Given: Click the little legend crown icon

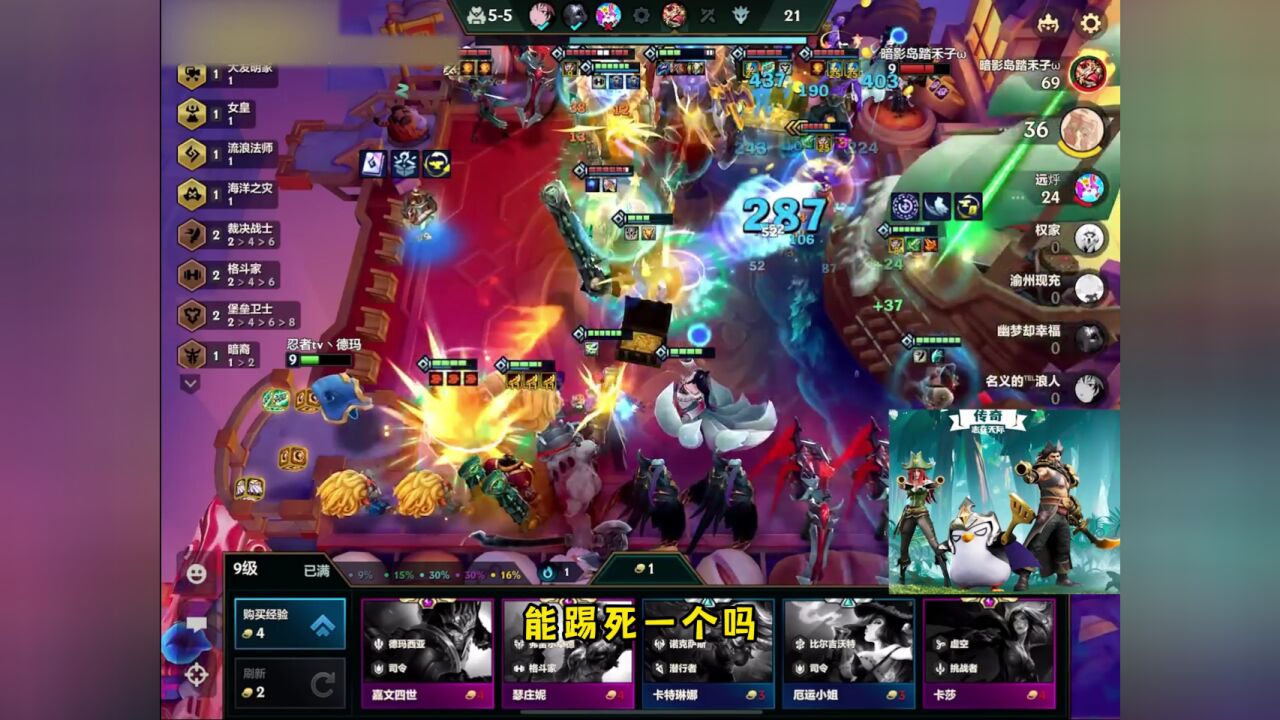Looking at the screenshot, I should tap(1048, 23).
